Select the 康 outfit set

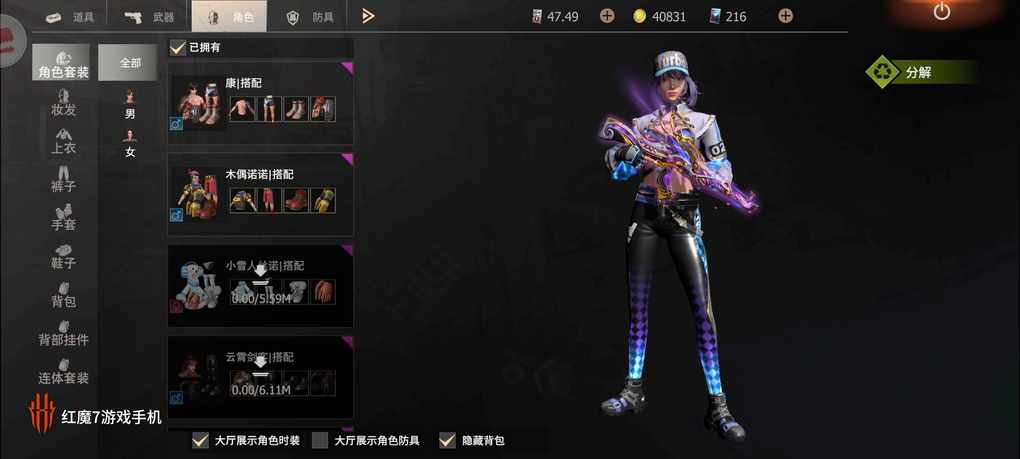point(260,102)
